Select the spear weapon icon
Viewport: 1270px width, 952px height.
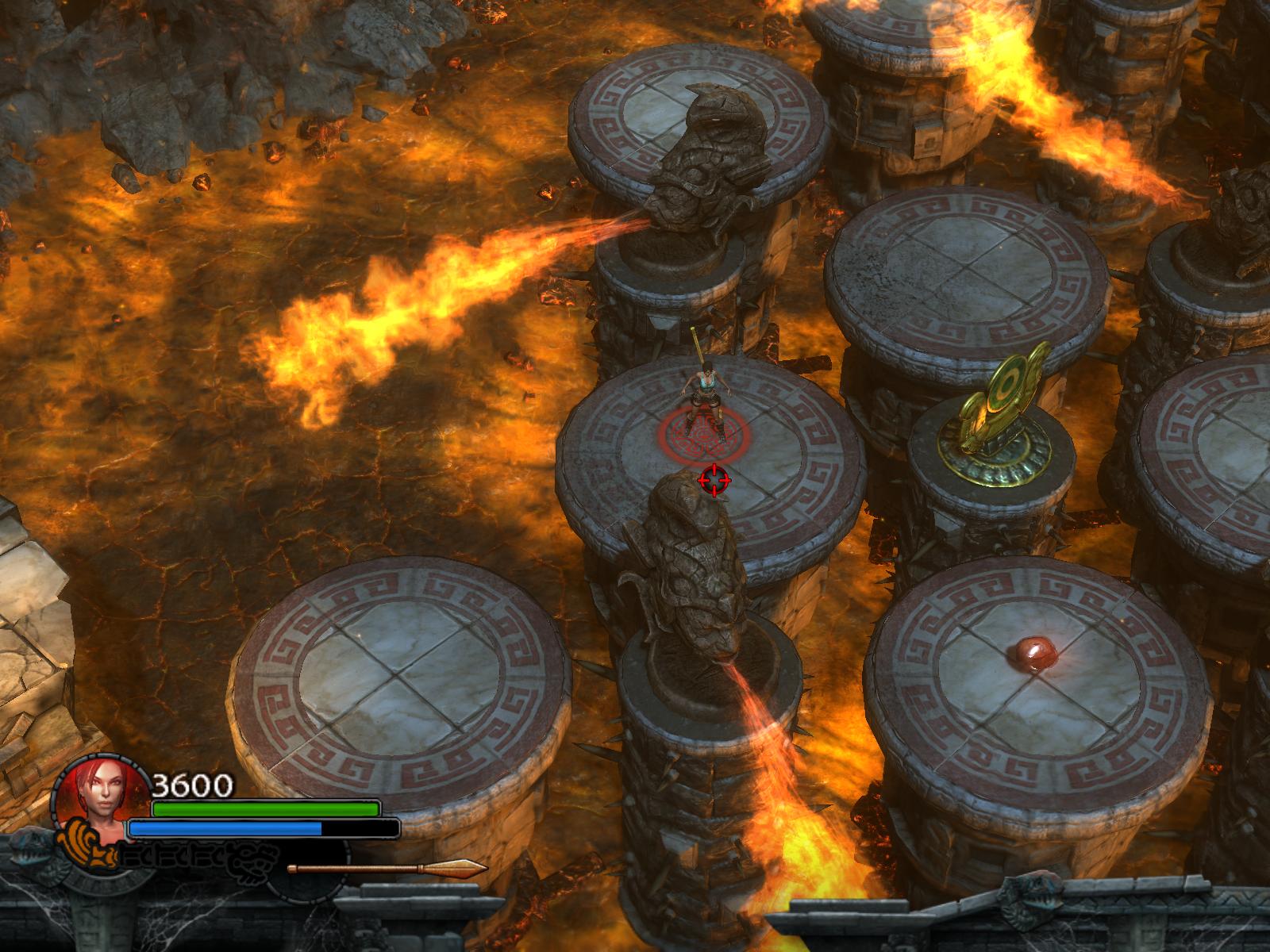click(387, 868)
